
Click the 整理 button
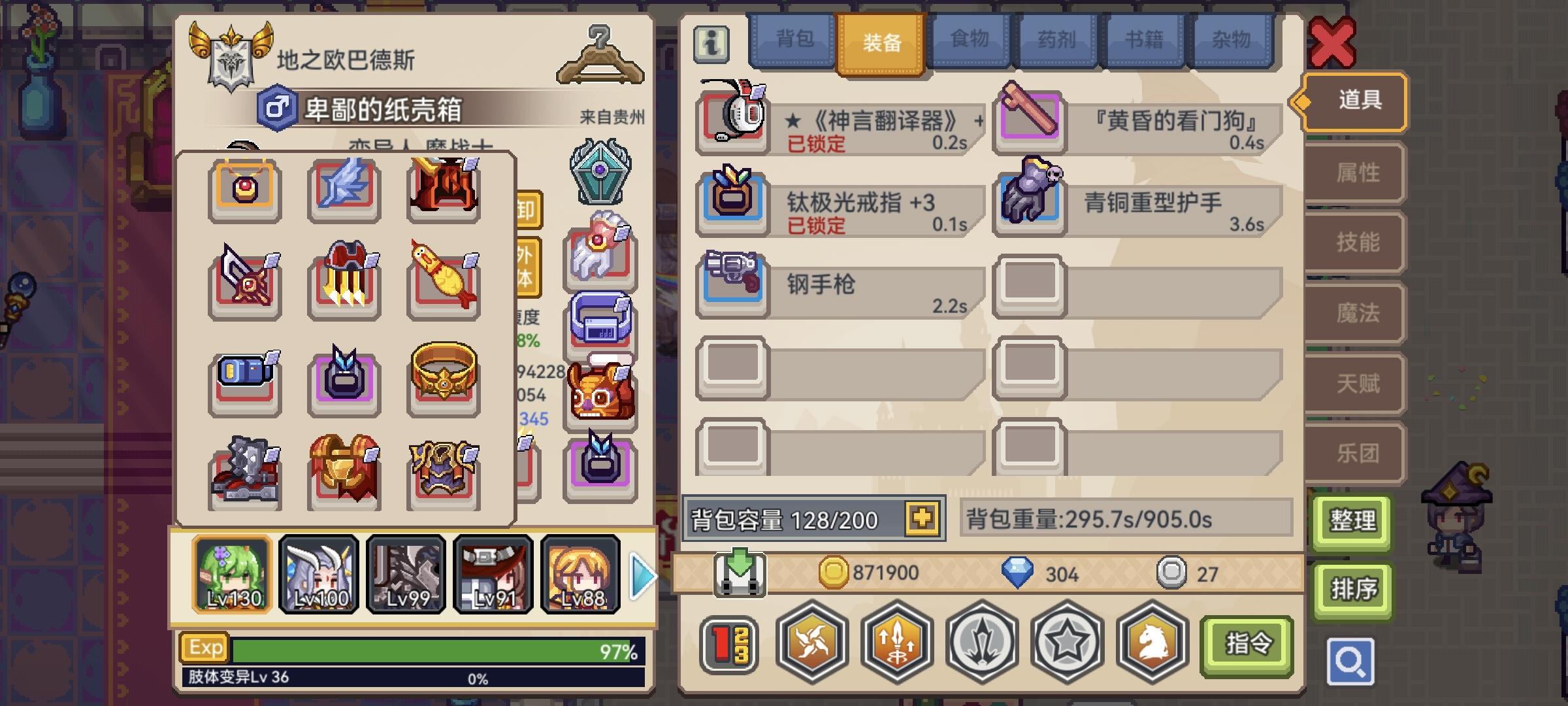[x=1352, y=522]
